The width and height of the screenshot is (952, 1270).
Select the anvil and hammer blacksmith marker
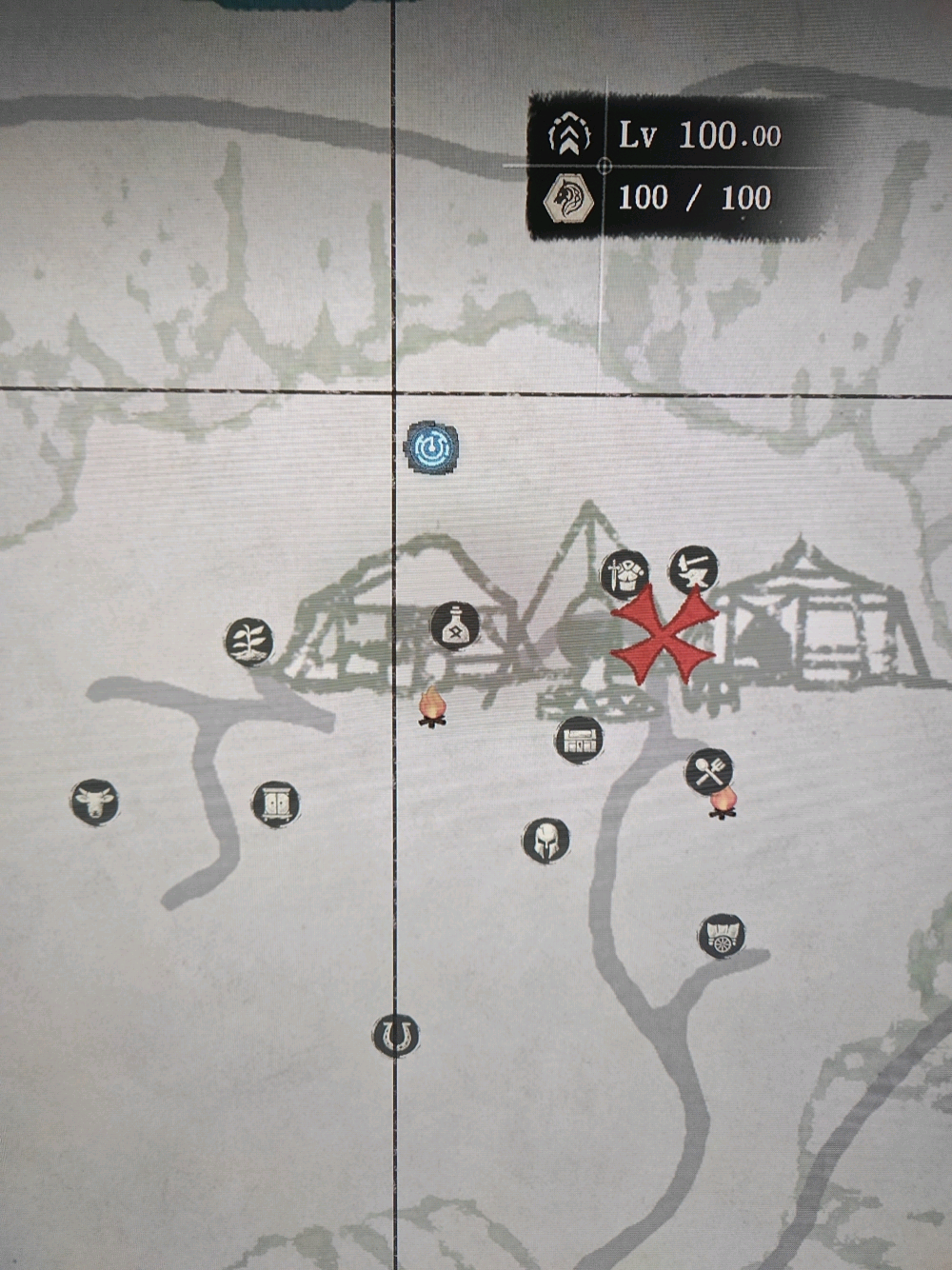click(693, 569)
